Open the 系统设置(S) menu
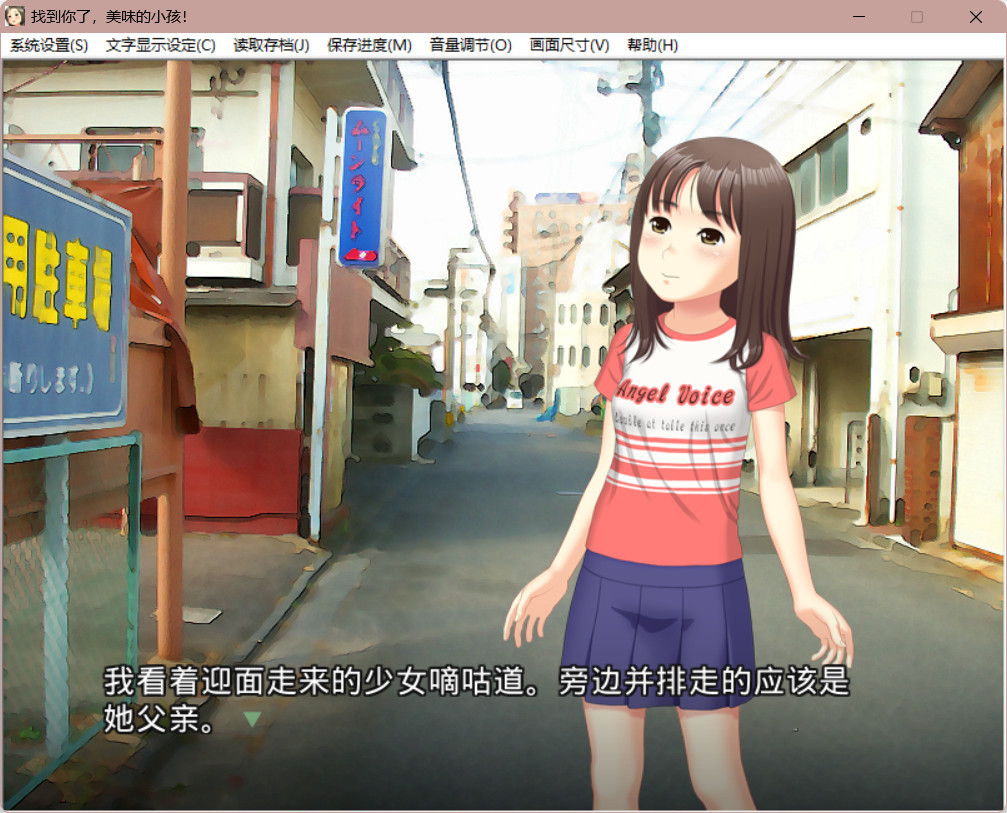Image resolution: width=1007 pixels, height=813 pixels. point(49,45)
